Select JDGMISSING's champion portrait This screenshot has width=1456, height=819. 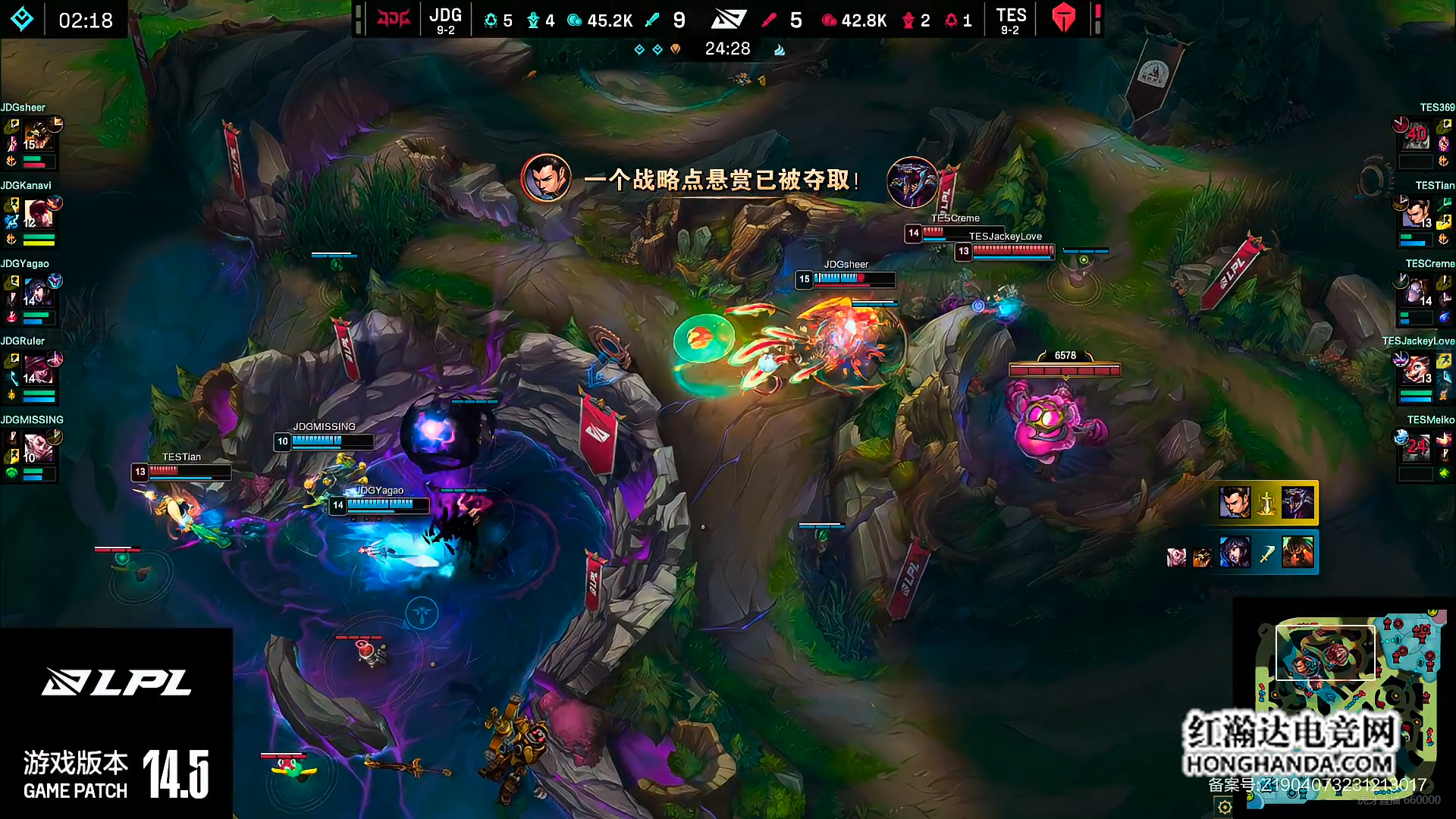click(x=37, y=448)
